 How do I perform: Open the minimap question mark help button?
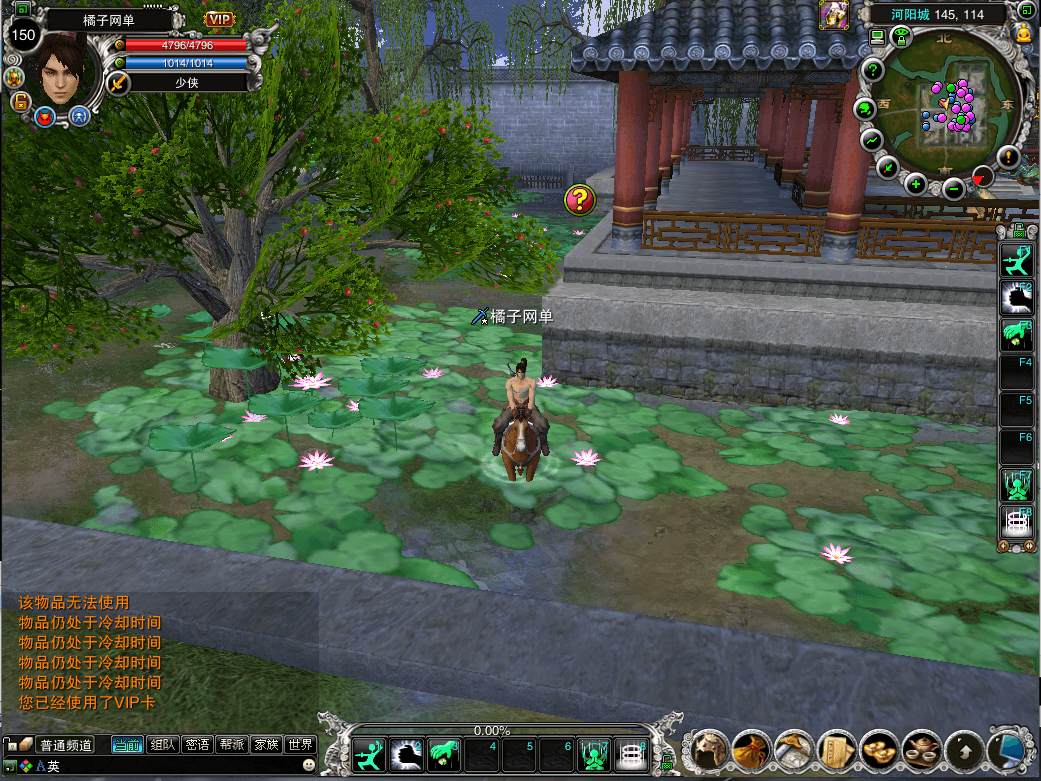873,71
